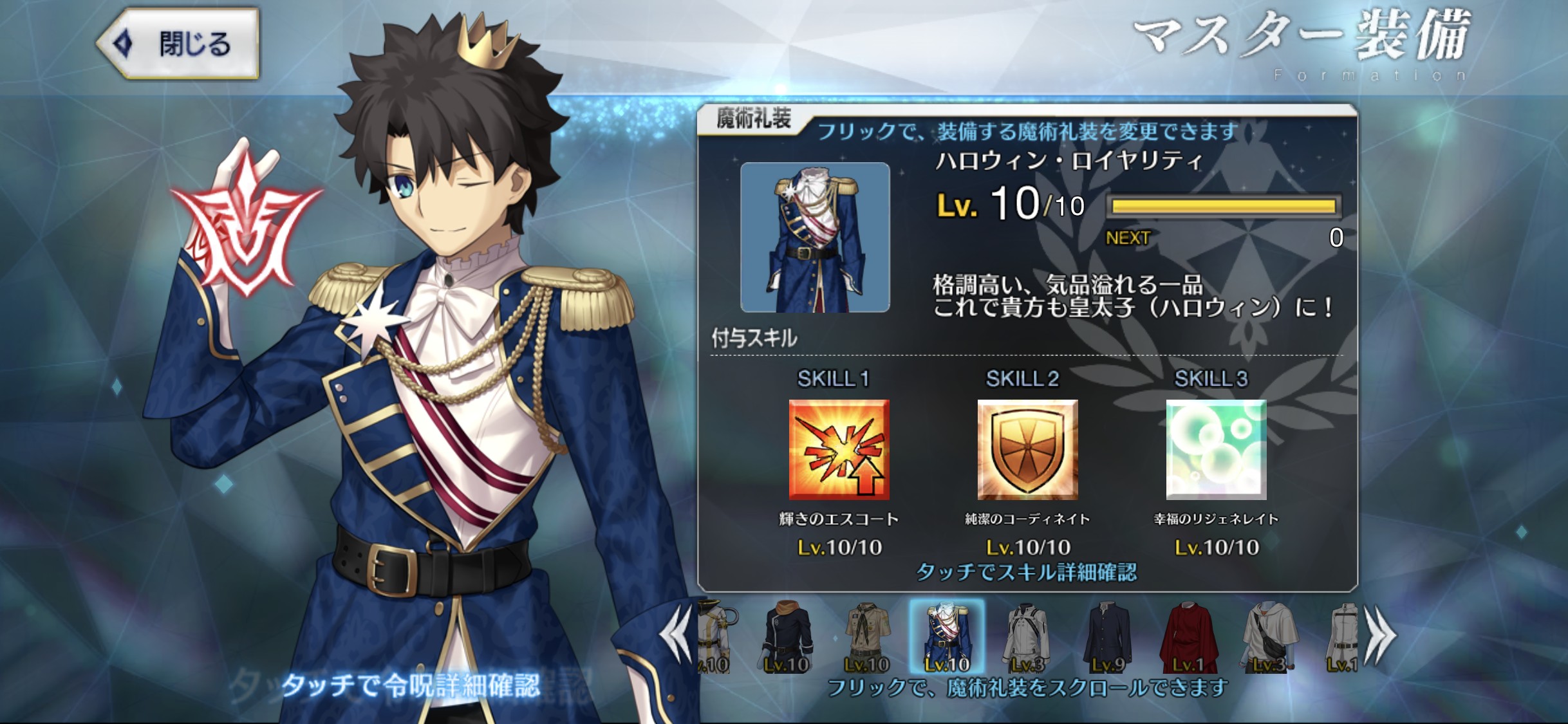Show next mystic codes with right double arrow
The image size is (1568, 724).
1380,637
